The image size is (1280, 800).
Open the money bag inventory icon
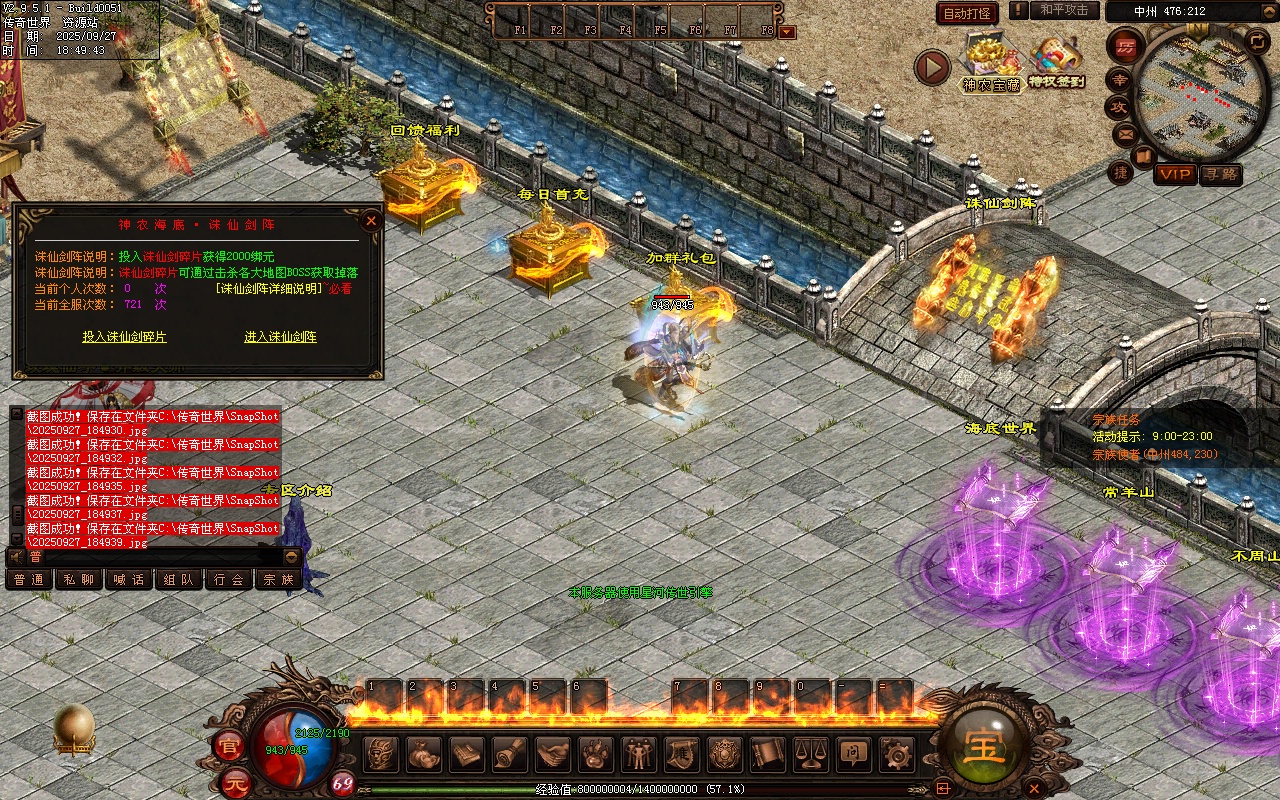pyautogui.click(x=424, y=754)
